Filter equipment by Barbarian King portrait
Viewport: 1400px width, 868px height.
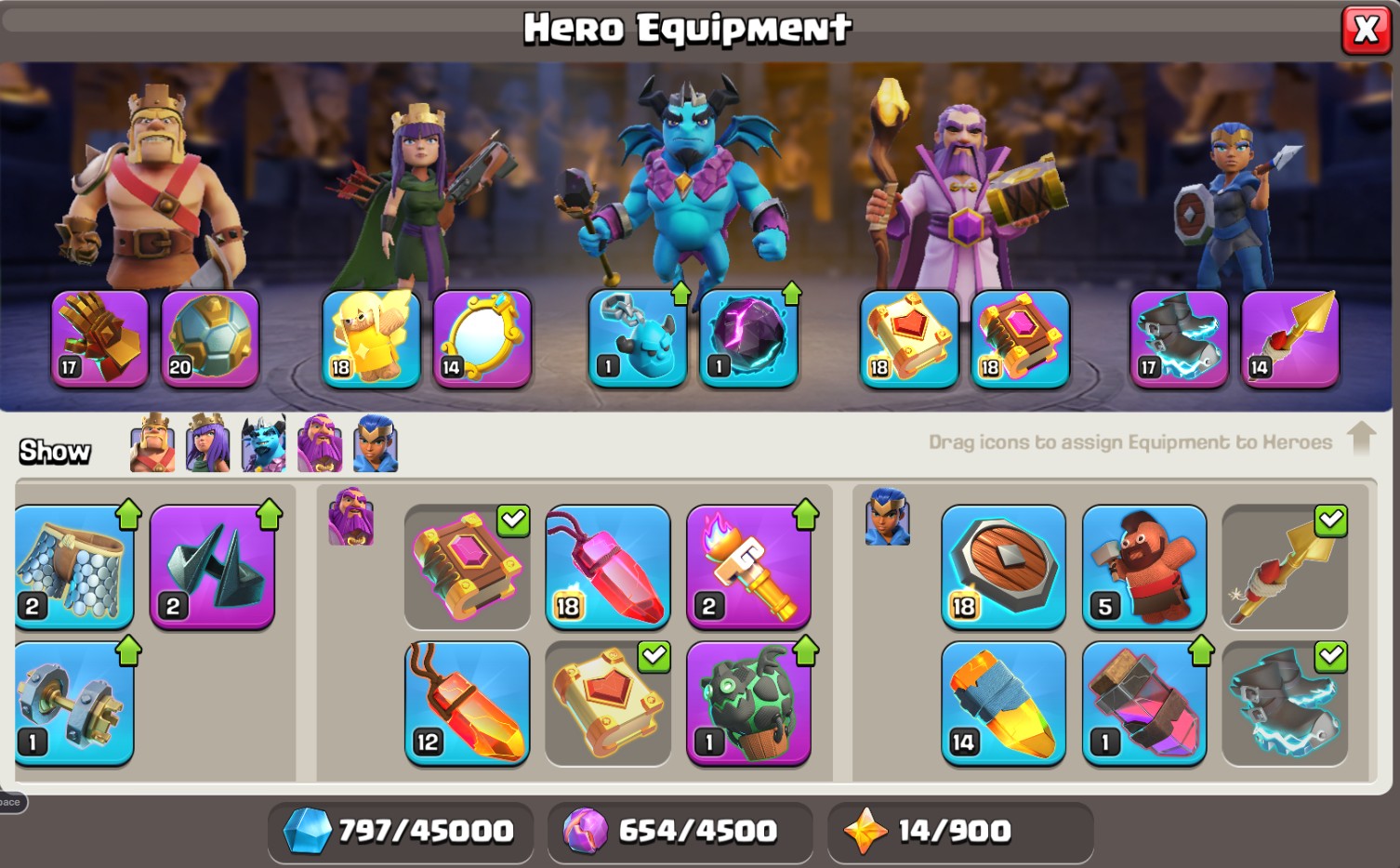pyautogui.click(x=152, y=443)
